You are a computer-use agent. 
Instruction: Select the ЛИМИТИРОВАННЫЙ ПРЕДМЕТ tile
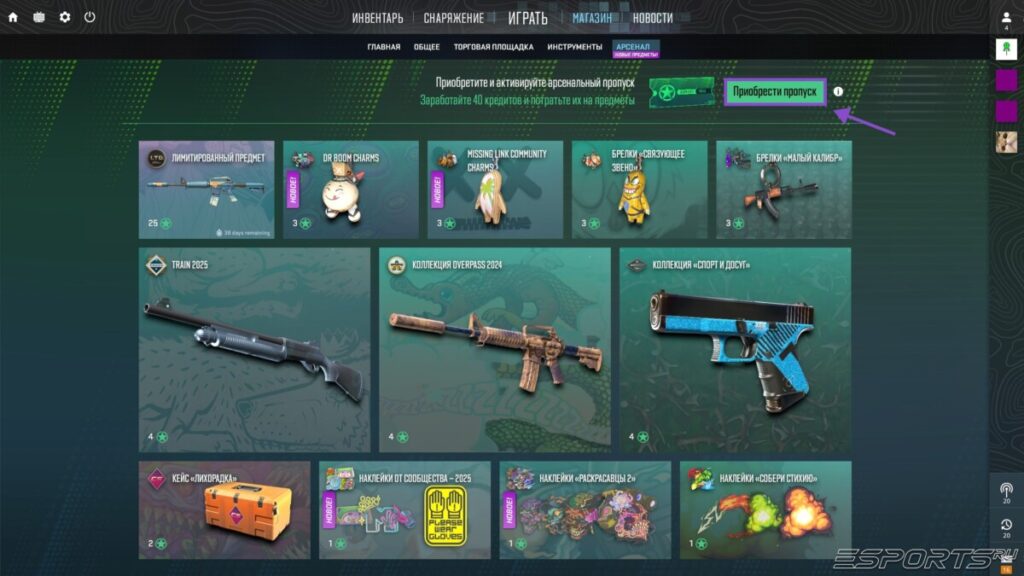click(206, 189)
